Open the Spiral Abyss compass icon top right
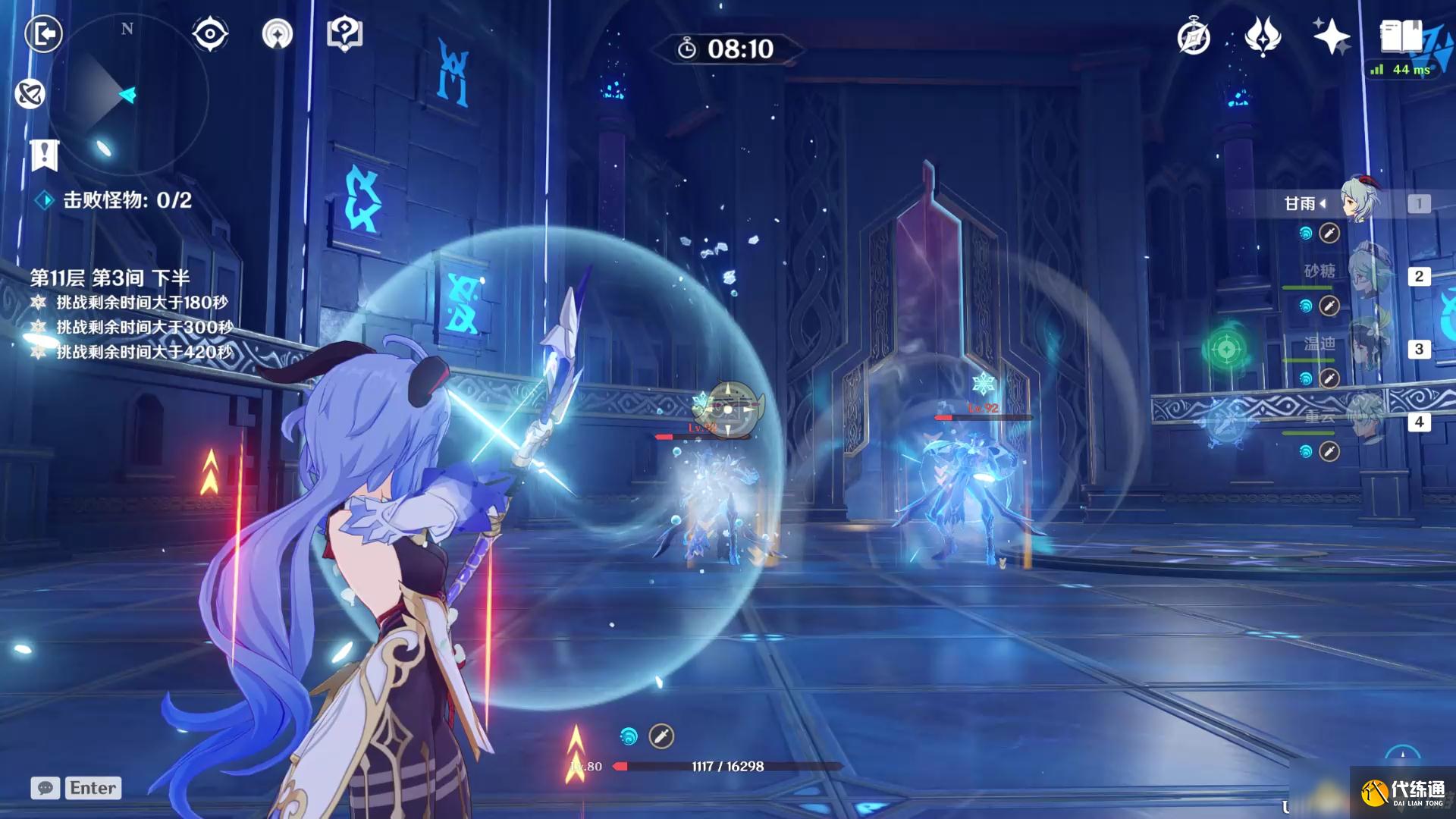Screen dimensions: 1456x819 click(1193, 36)
